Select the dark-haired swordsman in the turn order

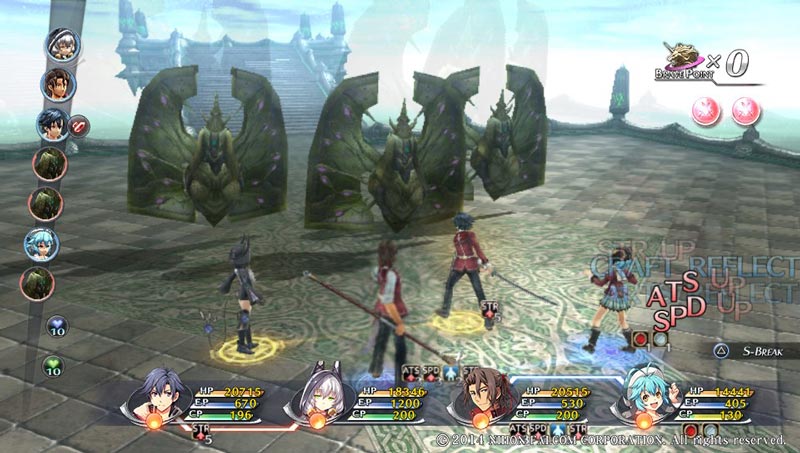click(50, 124)
